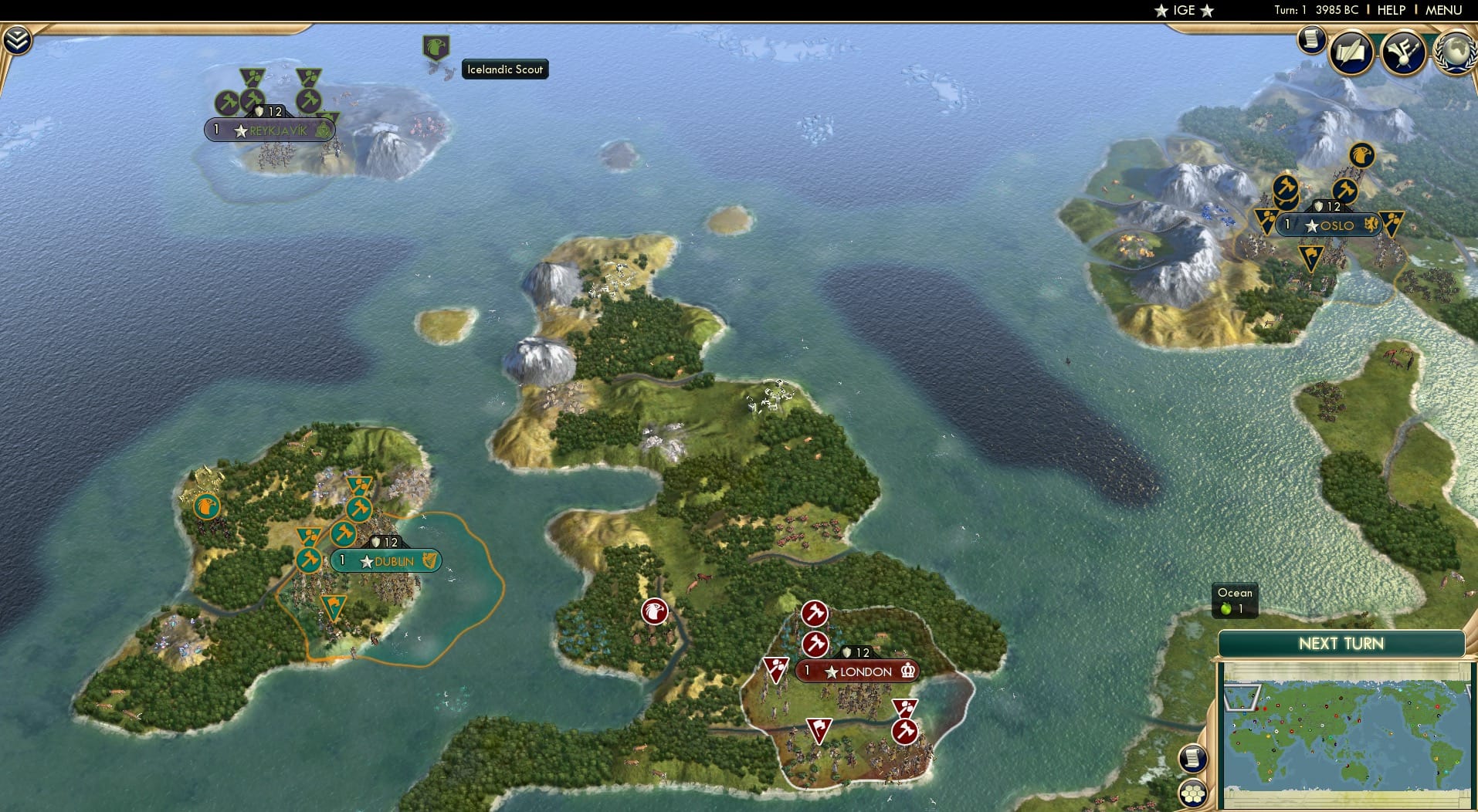Viewport: 1478px width, 812px height.
Task: Select the Reykjavik city banner
Action: coord(269,130)
